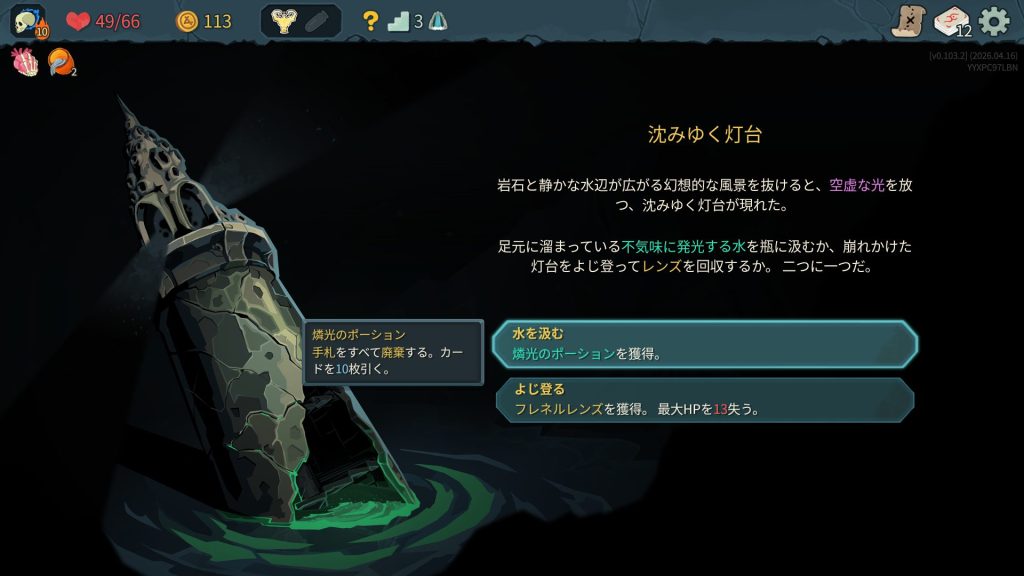
Task: Click the yellow question mark room icon
Action: point(370,21)
